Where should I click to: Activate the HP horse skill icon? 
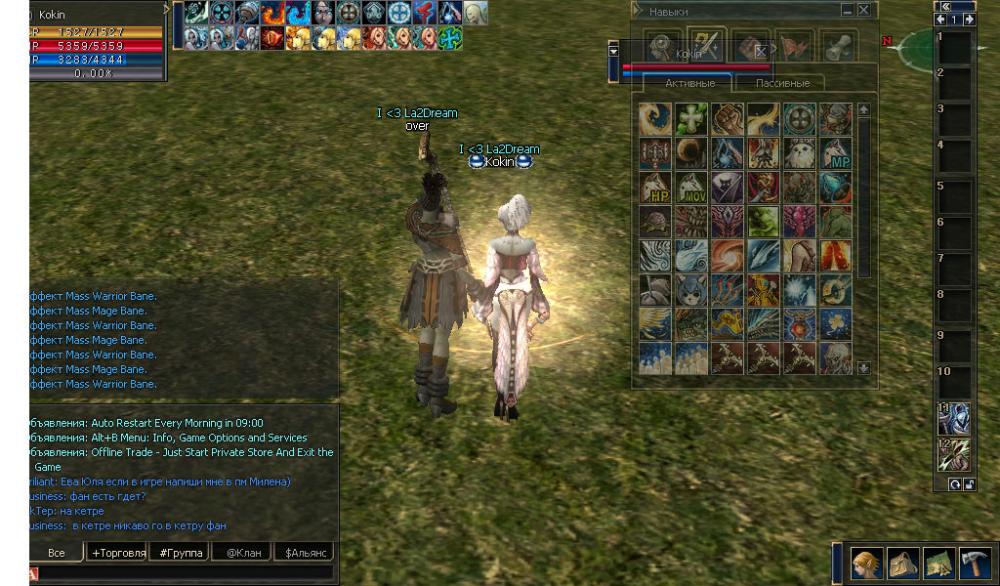click(x=655, y=189)
